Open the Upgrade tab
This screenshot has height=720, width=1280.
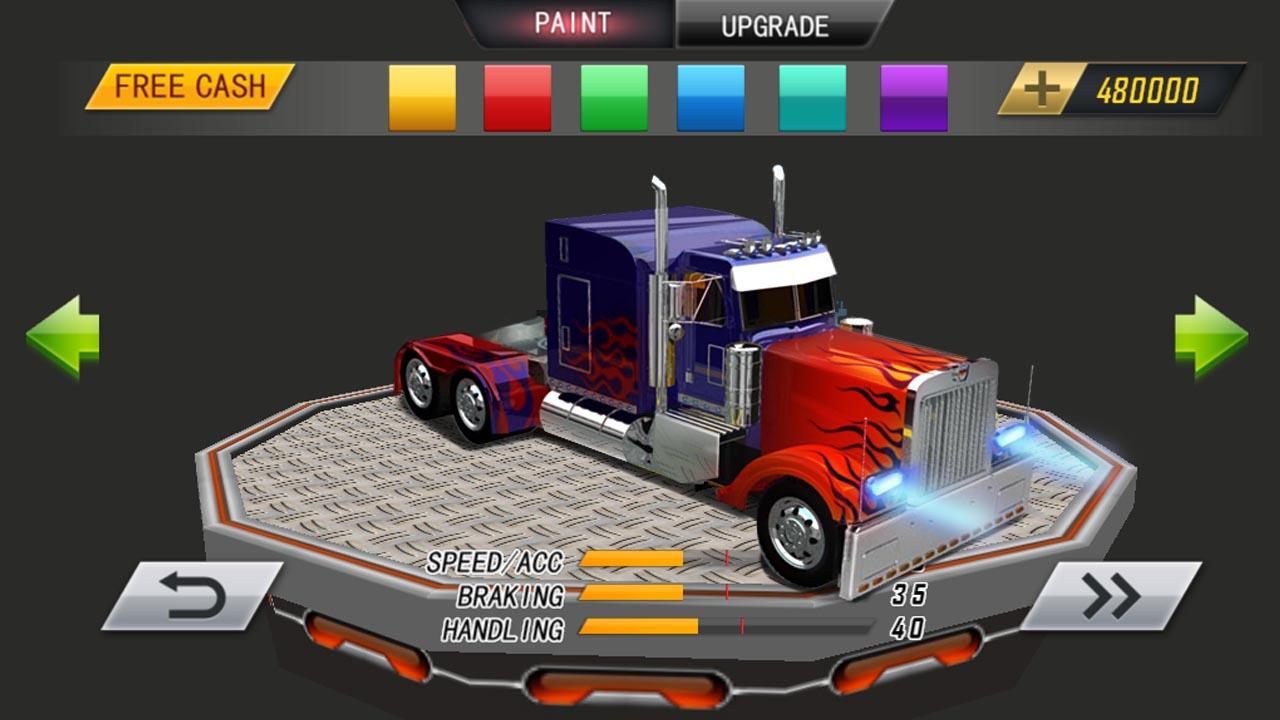point(775,26)
